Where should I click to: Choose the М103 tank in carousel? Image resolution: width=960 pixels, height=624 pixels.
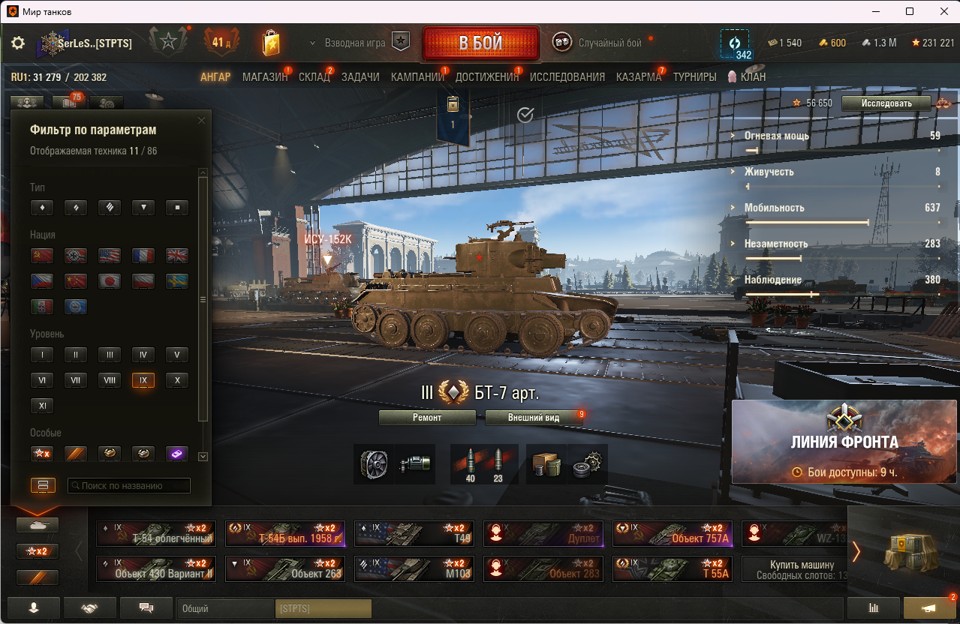pos(413,569)
